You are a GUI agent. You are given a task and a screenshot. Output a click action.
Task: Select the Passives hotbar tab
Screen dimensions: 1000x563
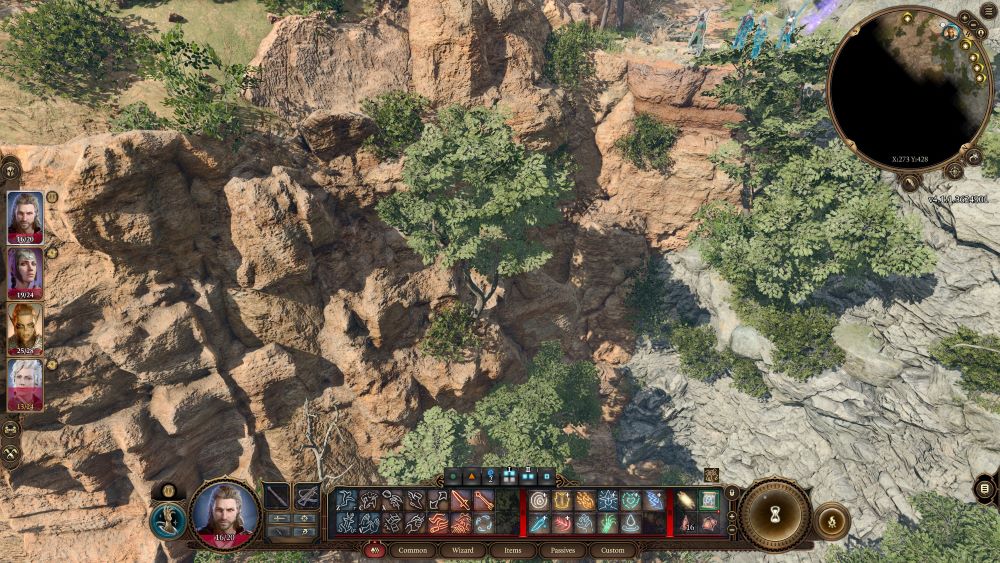pyautogui.click(x=562, y=550)
